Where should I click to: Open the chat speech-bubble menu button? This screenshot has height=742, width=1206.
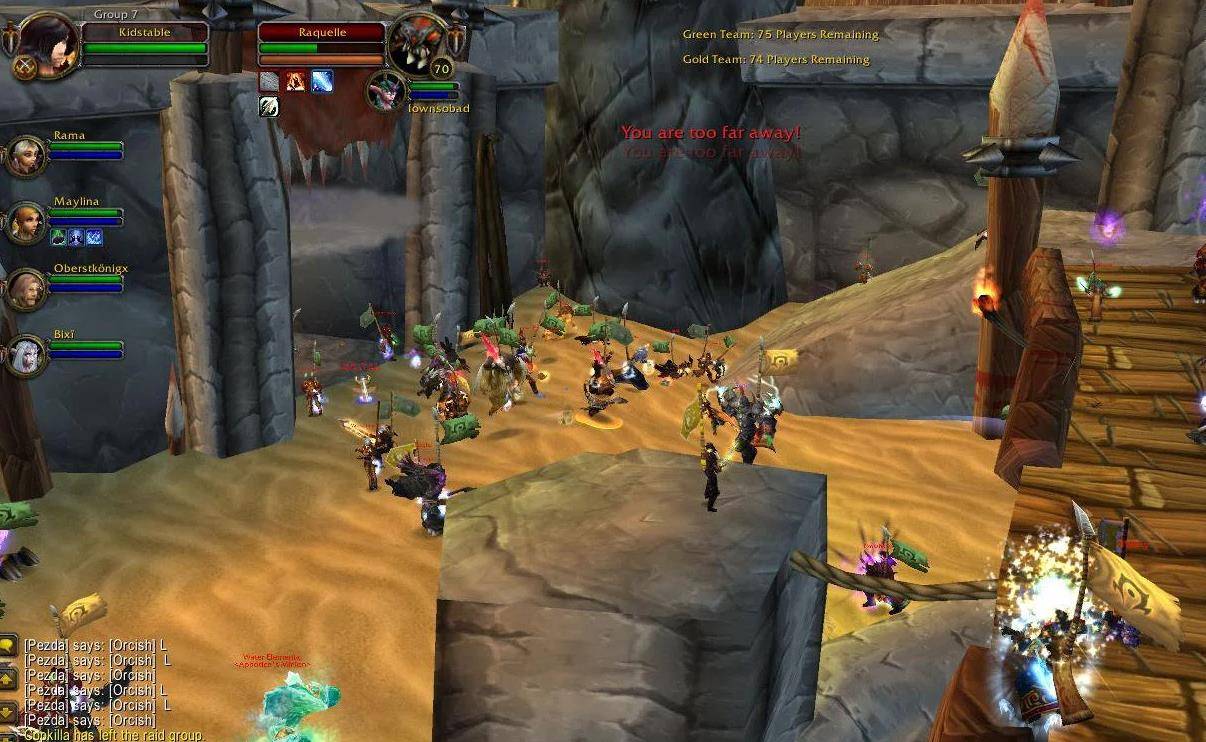[x=8, y=645]
